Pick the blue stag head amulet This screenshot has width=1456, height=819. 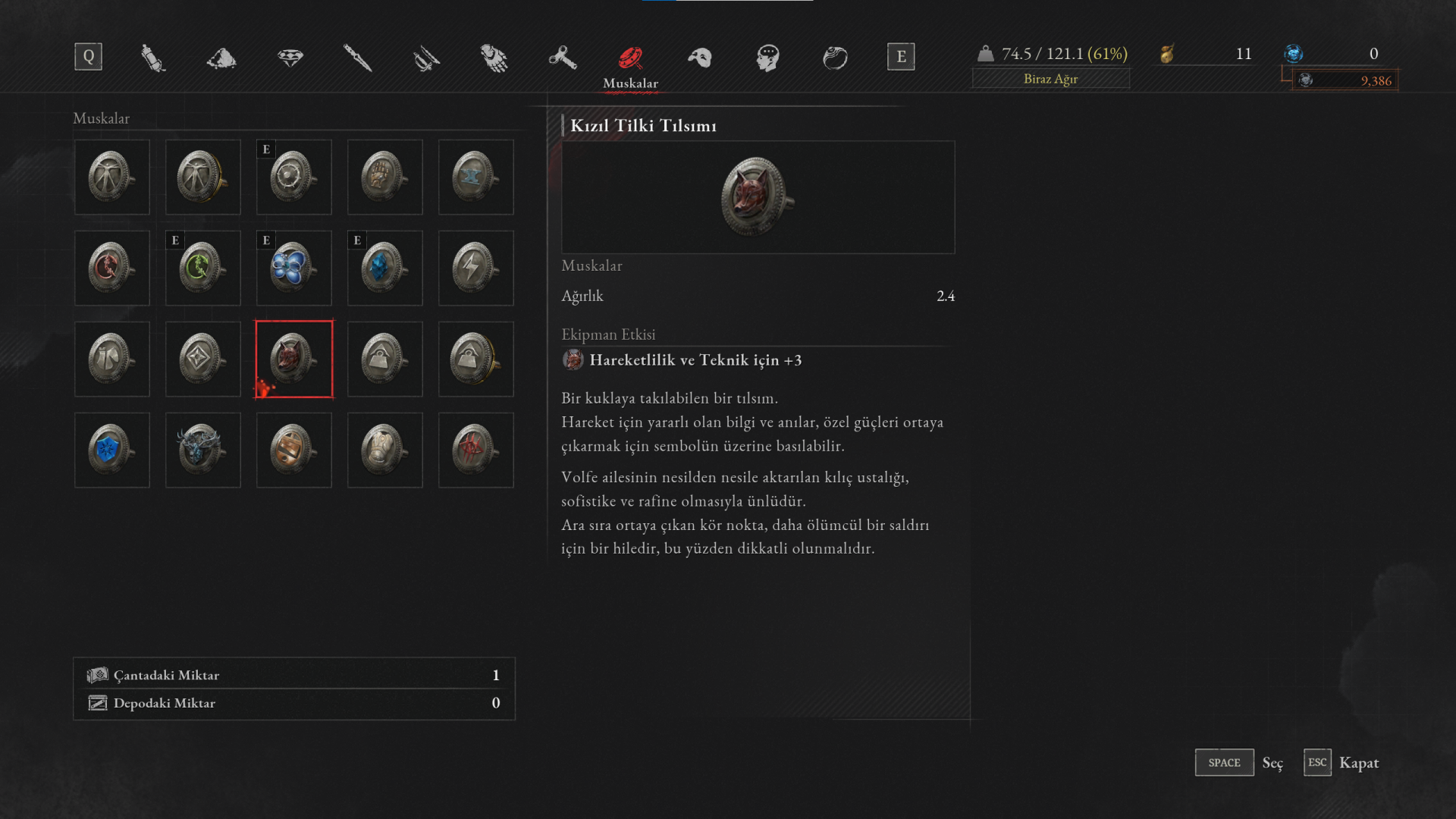click(203, 450)
